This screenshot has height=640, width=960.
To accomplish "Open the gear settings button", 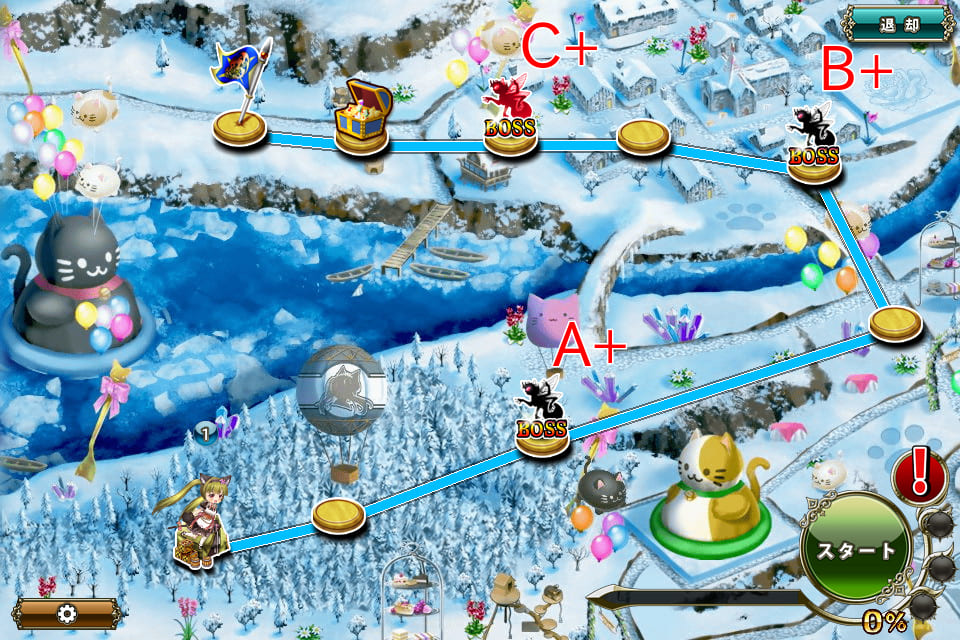I will (x=66, y=613).
